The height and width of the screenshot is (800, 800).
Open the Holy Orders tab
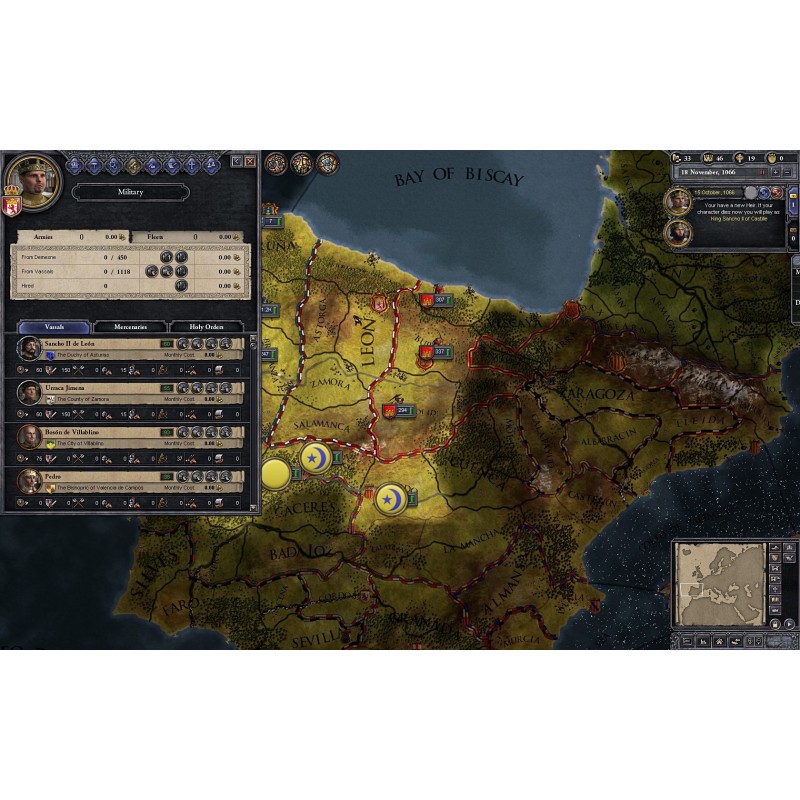pos(206,326)
